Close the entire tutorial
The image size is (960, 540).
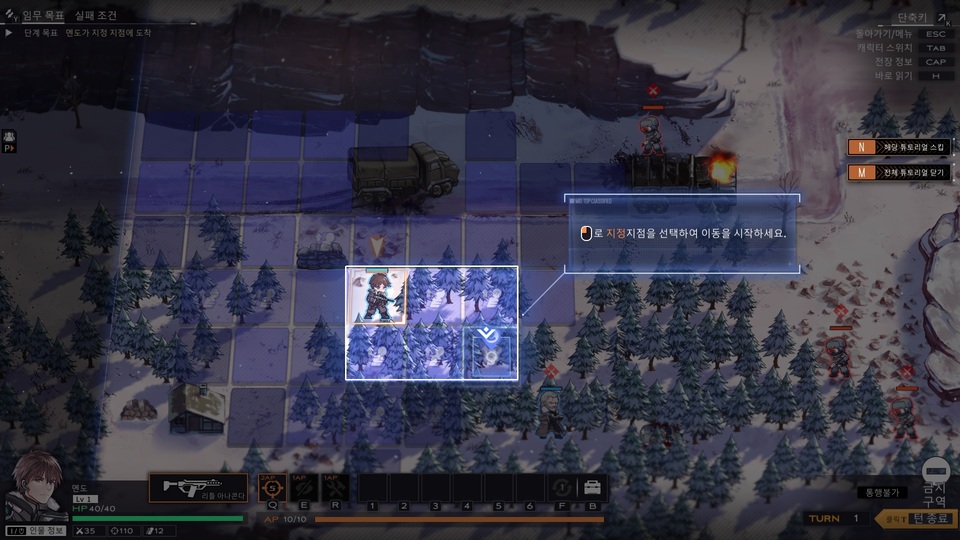click(898, 172)
